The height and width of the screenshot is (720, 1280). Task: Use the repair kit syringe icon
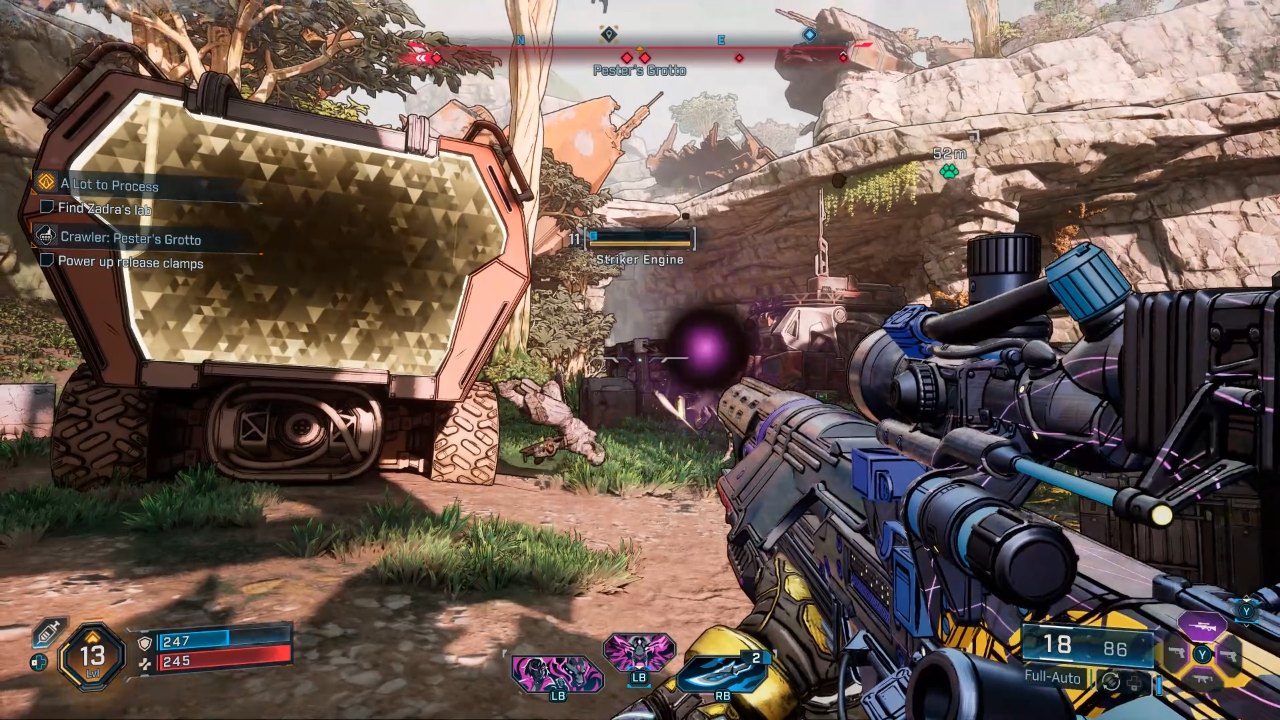tap(47, 632)
